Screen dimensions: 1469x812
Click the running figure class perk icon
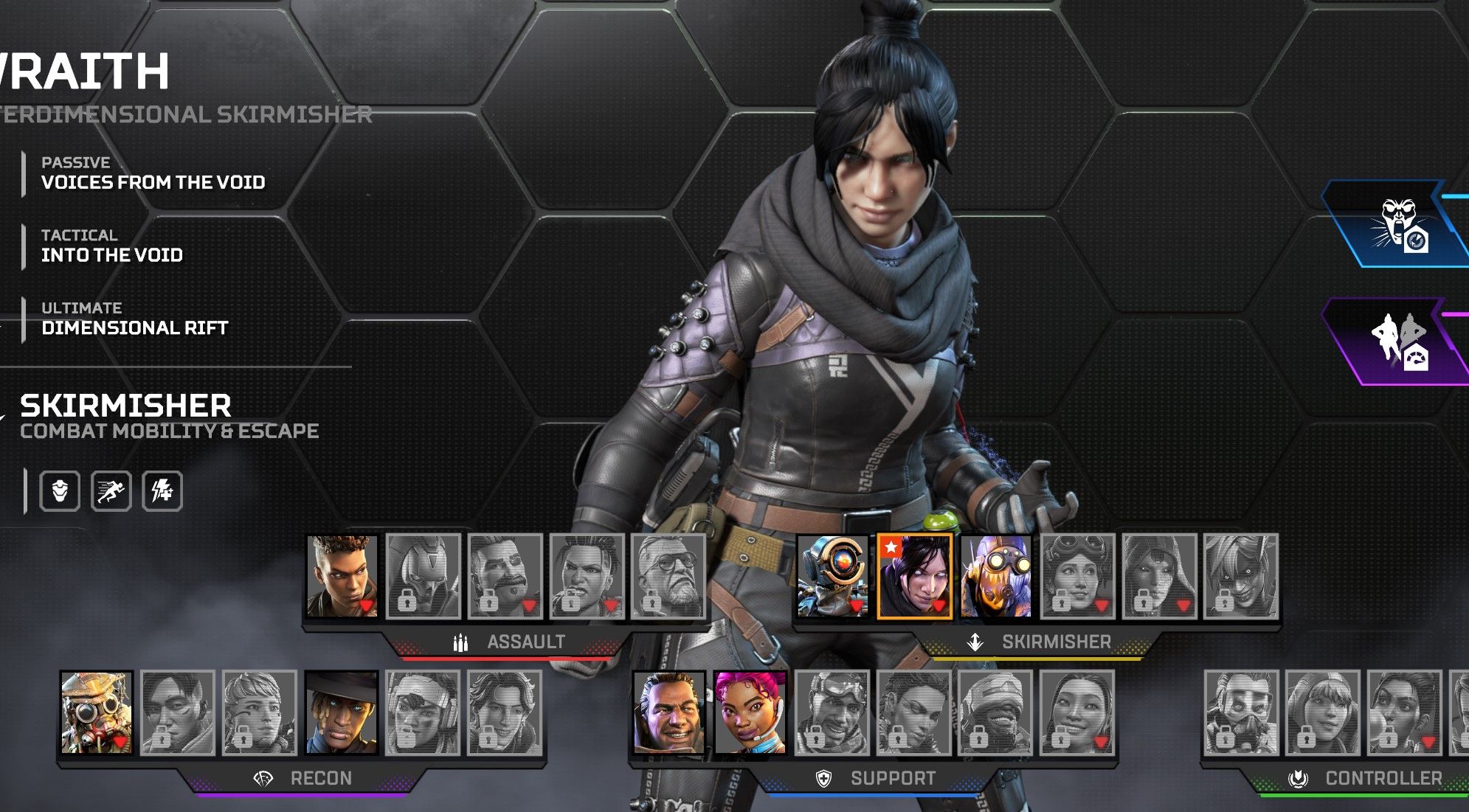(x=111, y=490)
